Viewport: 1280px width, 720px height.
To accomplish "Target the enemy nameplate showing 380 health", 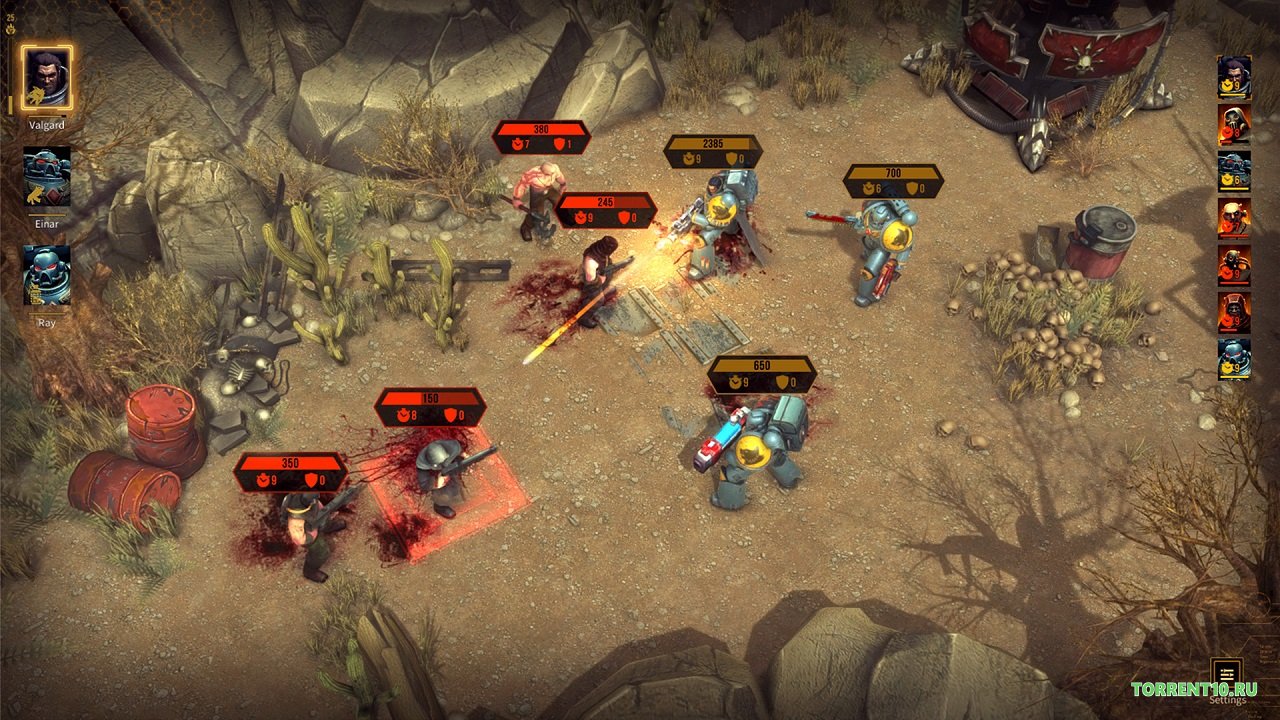I will pos(541,137).
